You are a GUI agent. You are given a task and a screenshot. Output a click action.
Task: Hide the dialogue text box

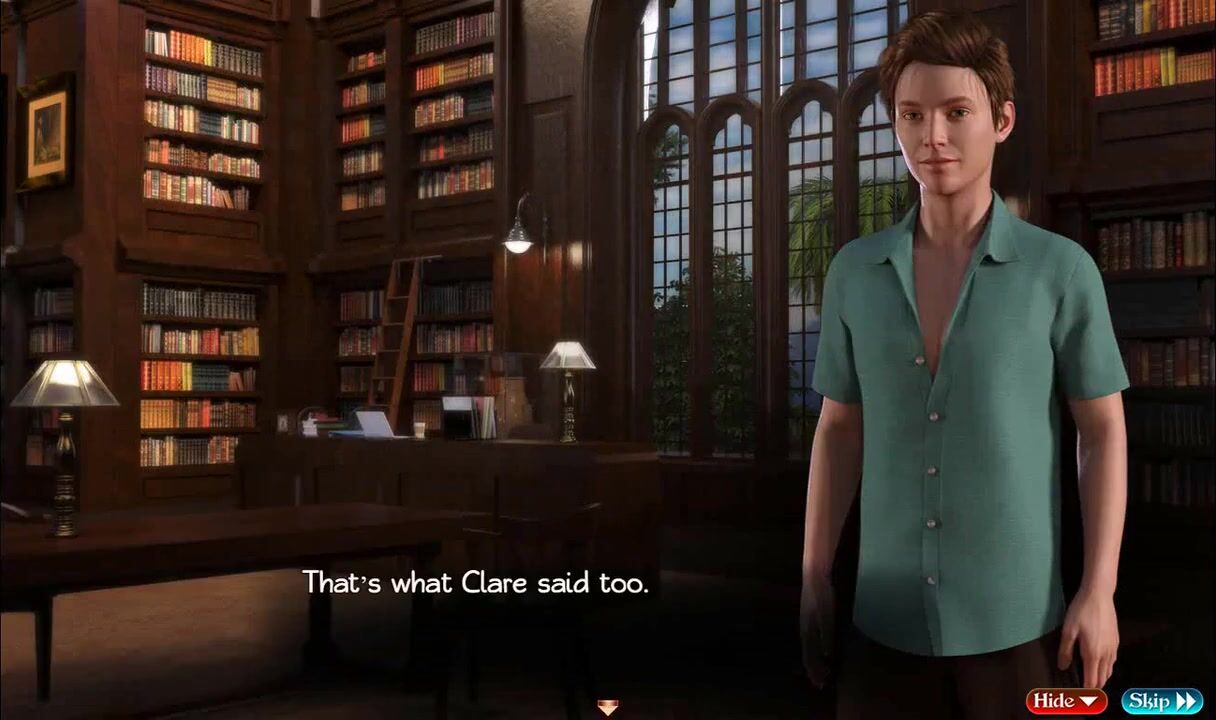coord(1065,701)
